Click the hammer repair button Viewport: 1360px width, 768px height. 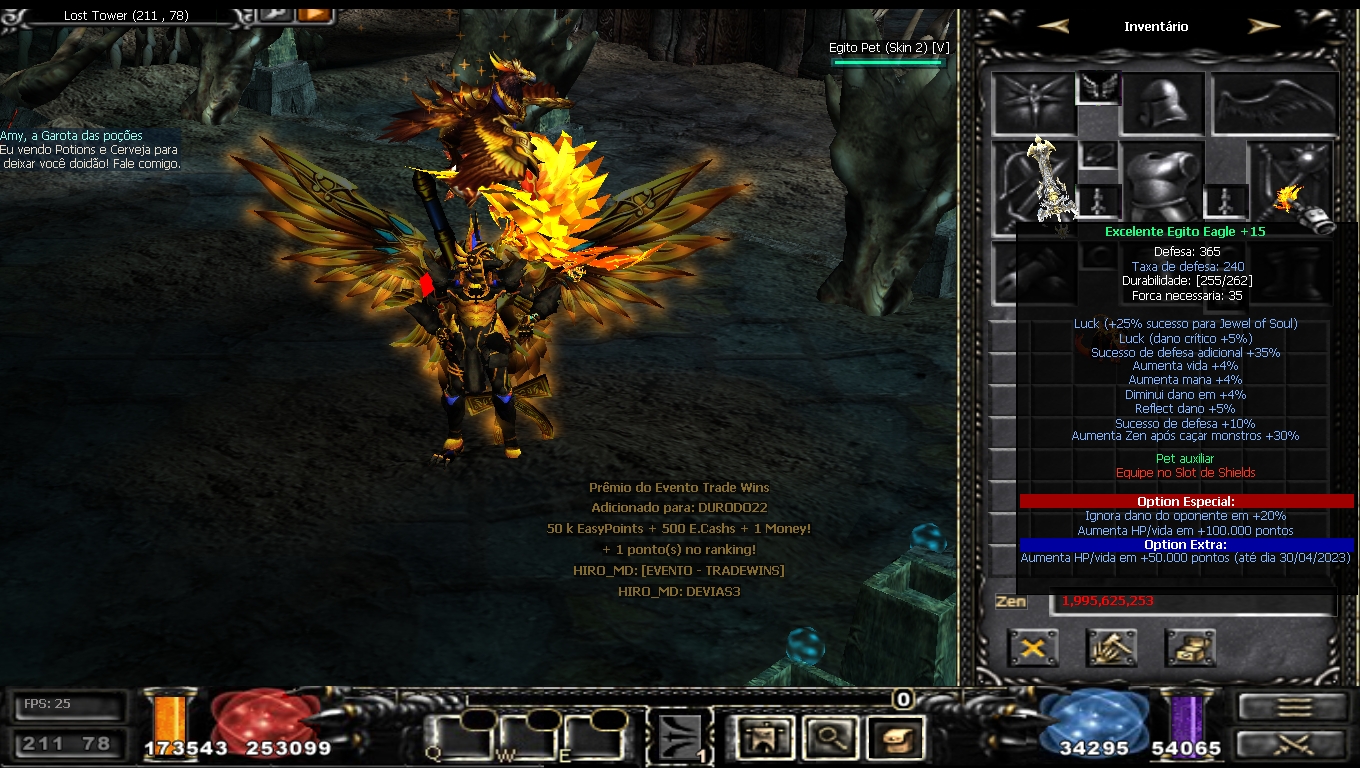(1111, 648)
